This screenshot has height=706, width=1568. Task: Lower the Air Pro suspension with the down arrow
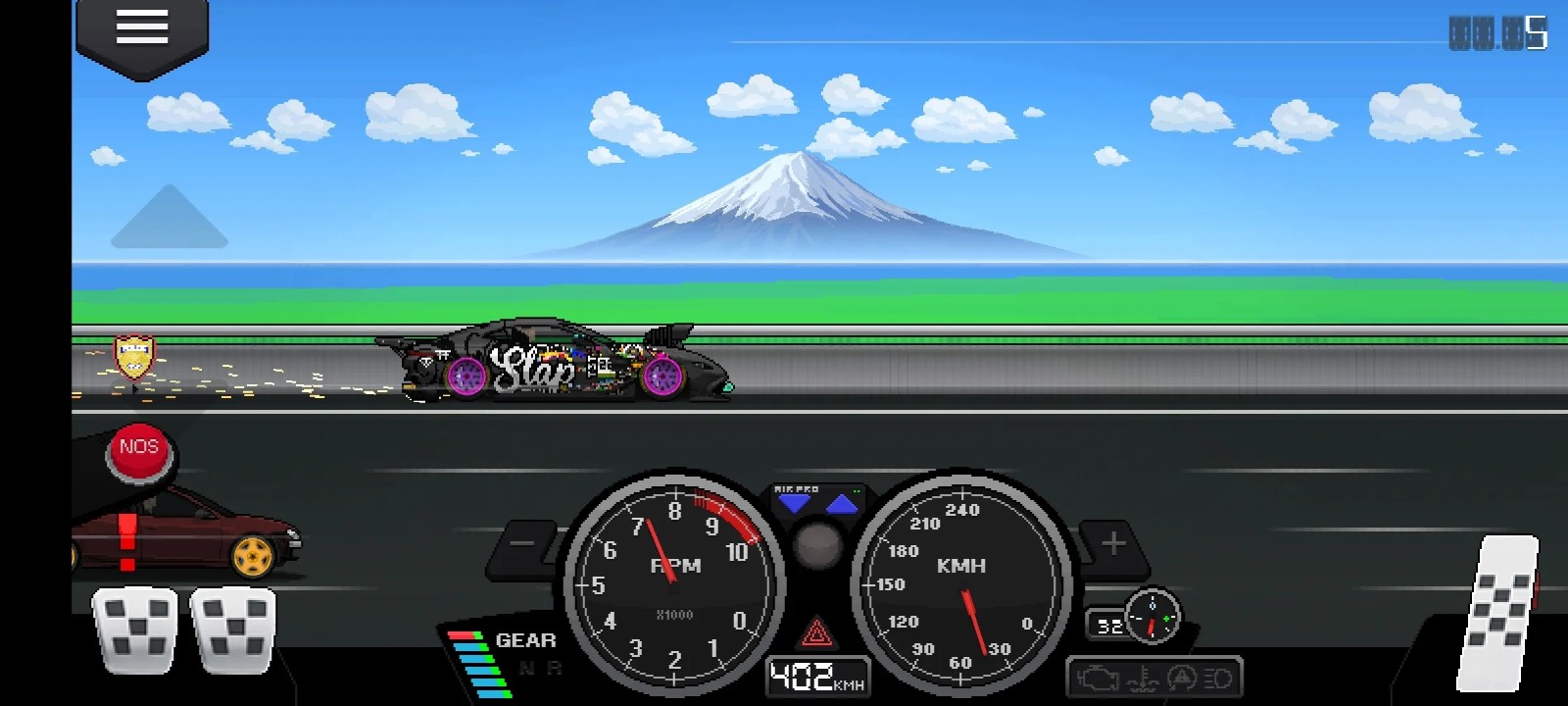pyautogui.click(x=796, y=503)
